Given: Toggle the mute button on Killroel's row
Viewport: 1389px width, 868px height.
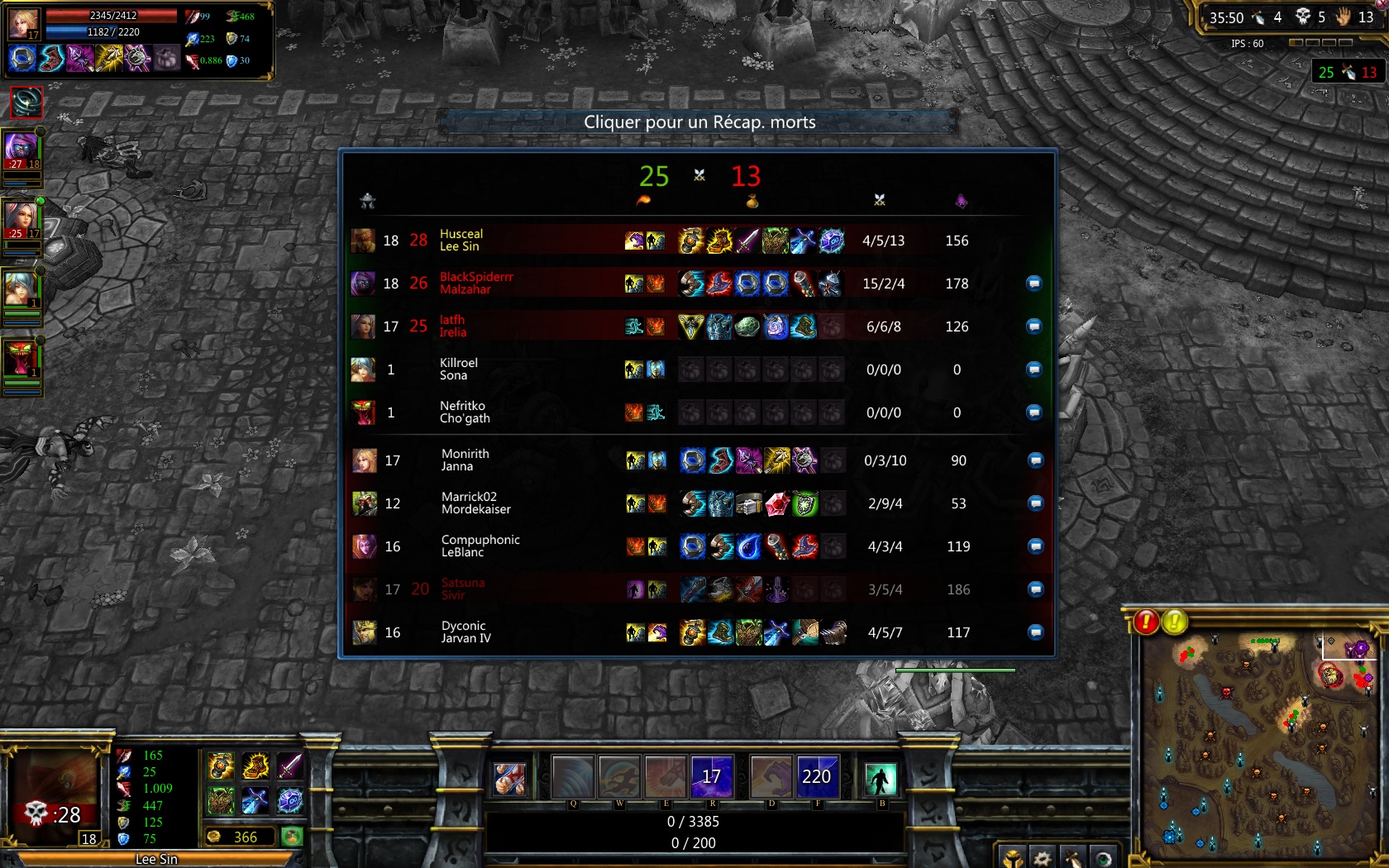Looking at the screenshot, I should tap(1033, 370).
